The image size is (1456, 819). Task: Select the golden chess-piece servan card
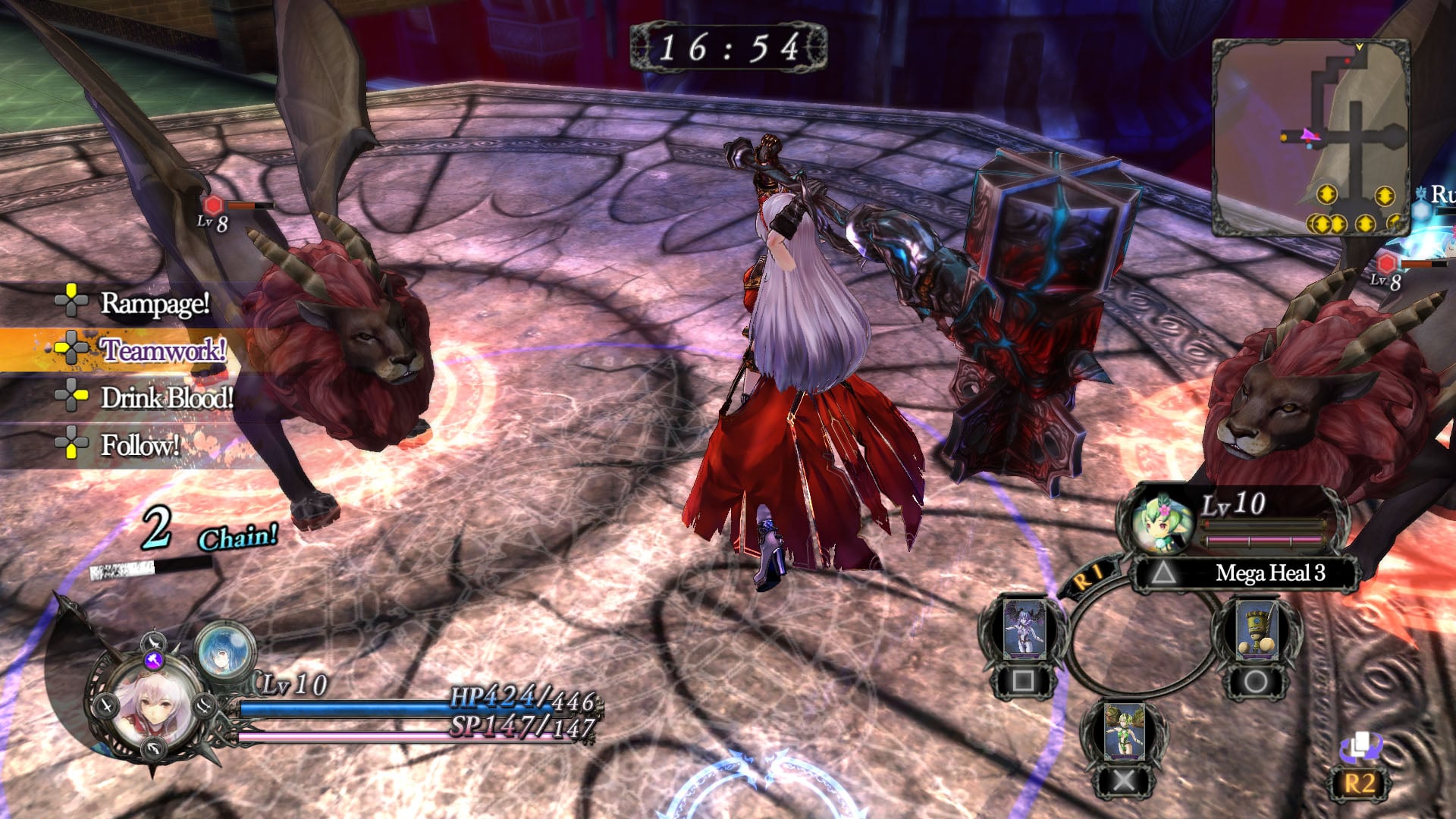click(x=1255, y=631)
